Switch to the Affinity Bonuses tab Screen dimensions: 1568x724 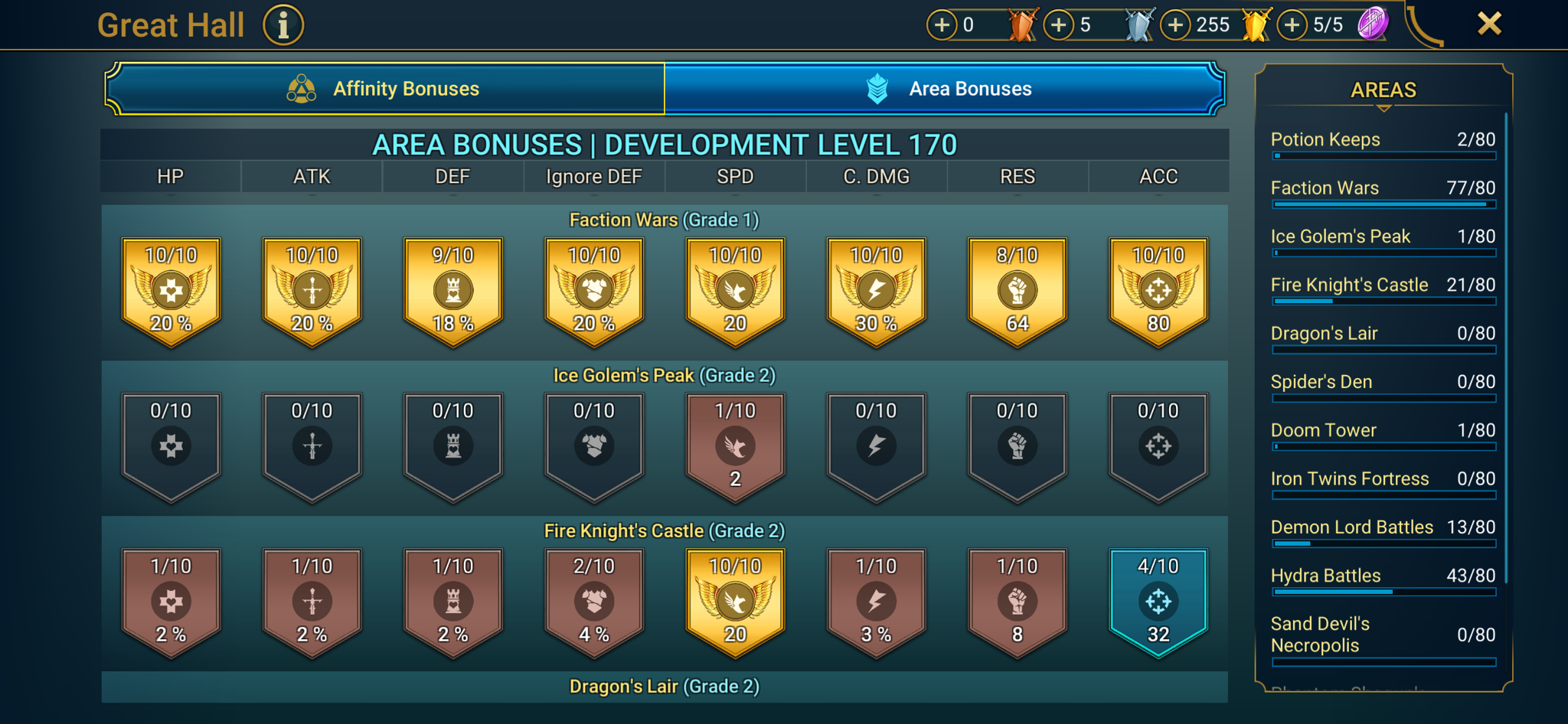tap(385, 88)
